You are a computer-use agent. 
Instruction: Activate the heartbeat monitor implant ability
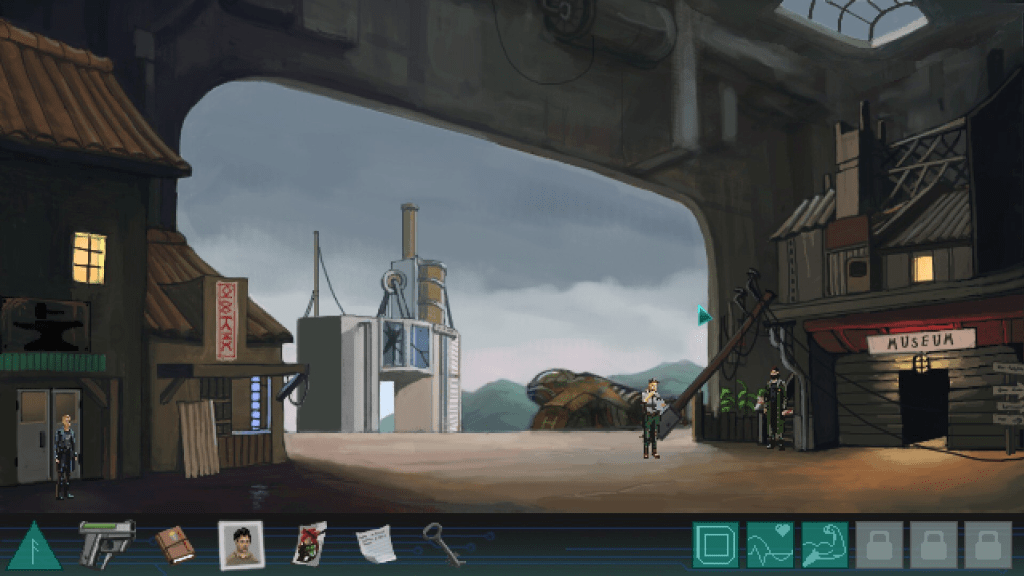pos(770,545)
